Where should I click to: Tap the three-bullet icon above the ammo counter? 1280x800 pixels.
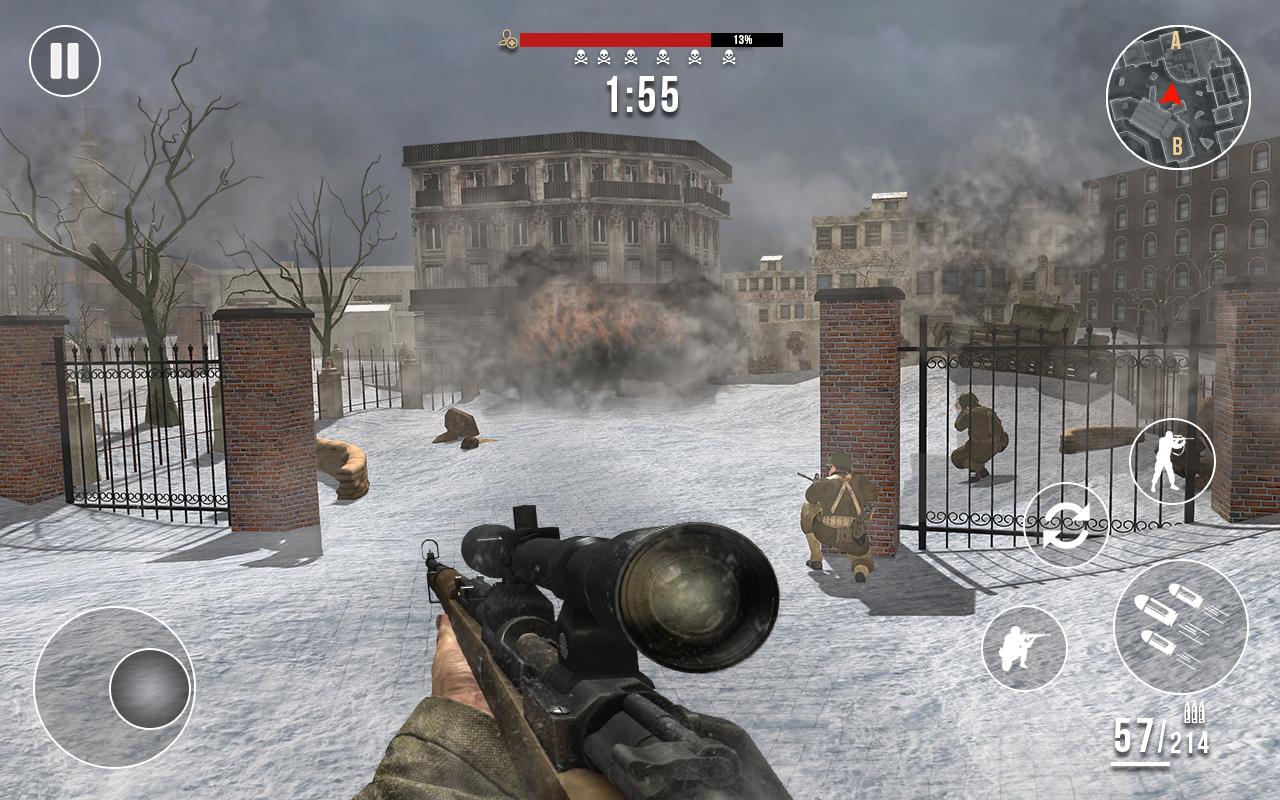1192,712
